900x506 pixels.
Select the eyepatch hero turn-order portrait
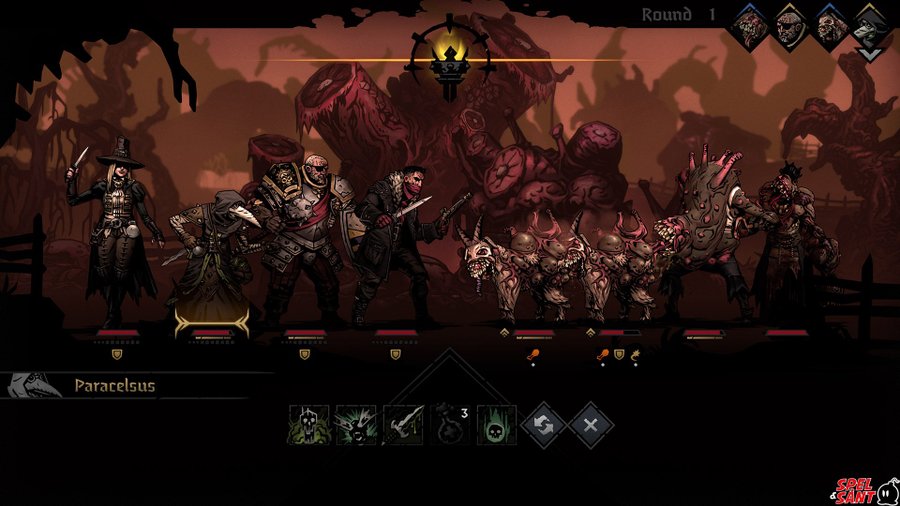791,27
